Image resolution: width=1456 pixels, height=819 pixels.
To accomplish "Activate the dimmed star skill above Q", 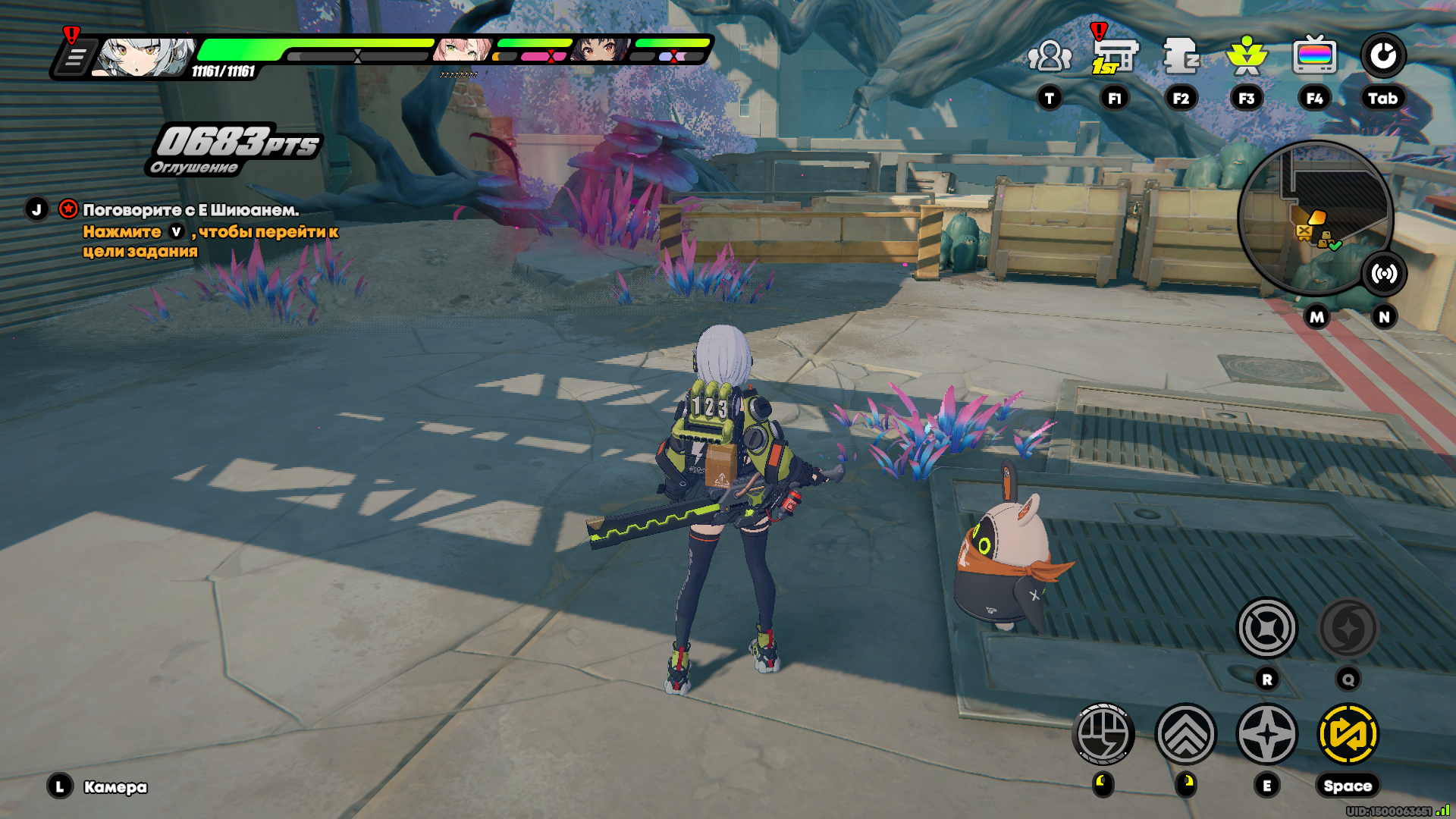I will click(x=1348, y=629).
